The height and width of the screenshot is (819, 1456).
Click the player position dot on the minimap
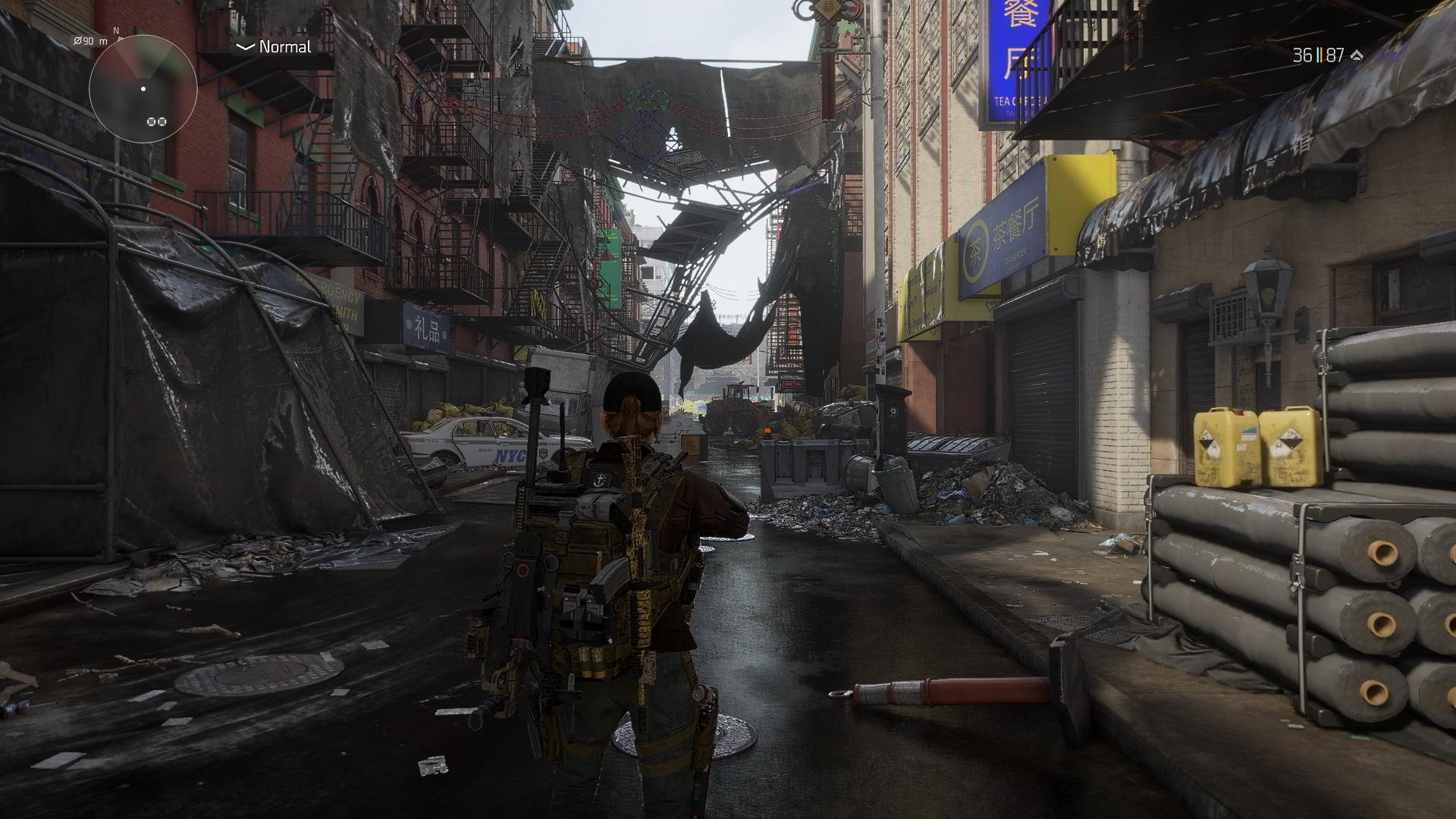[x=143, y=89]
